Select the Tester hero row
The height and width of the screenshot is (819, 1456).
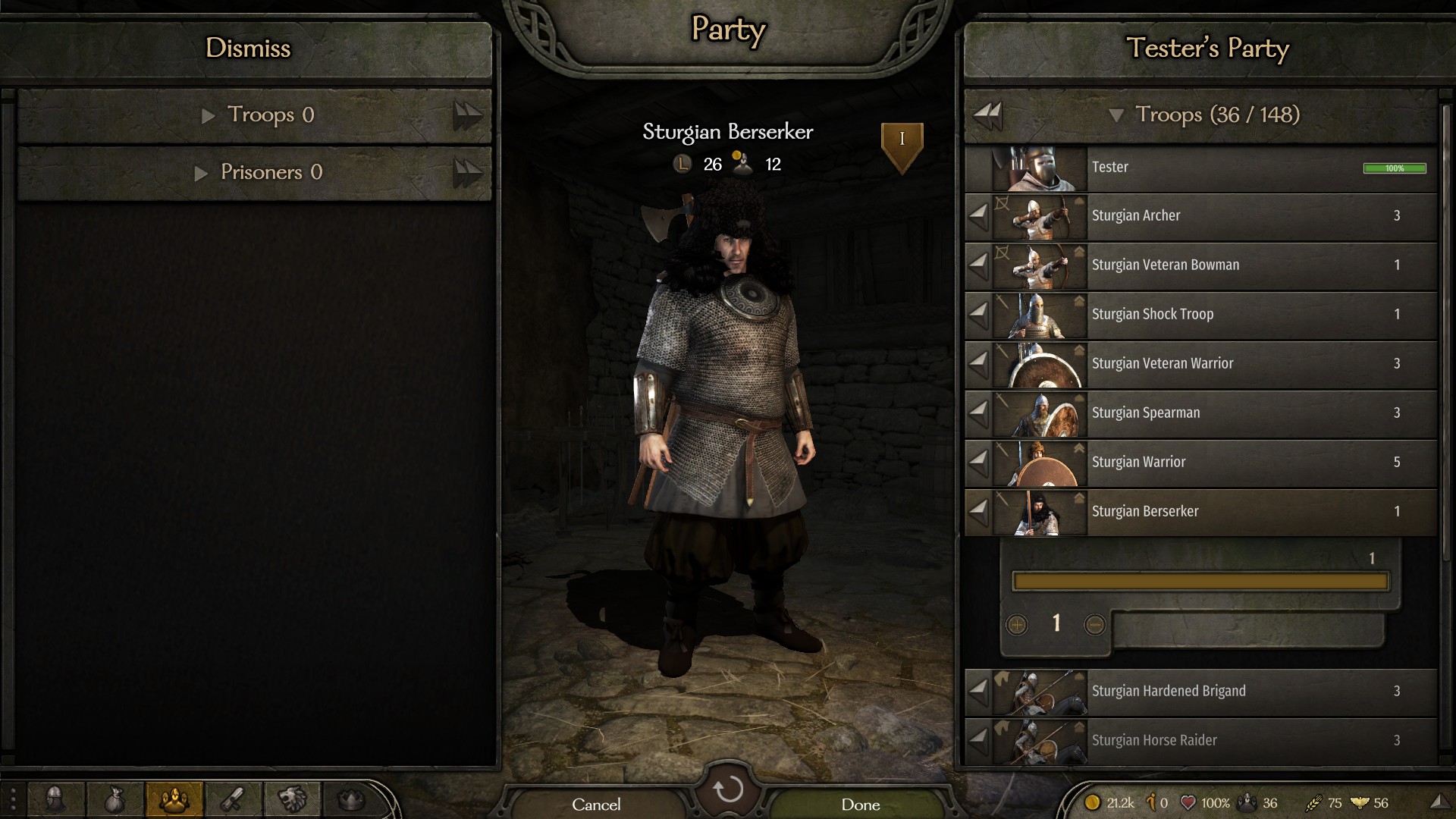click(x=1213, y=168)
